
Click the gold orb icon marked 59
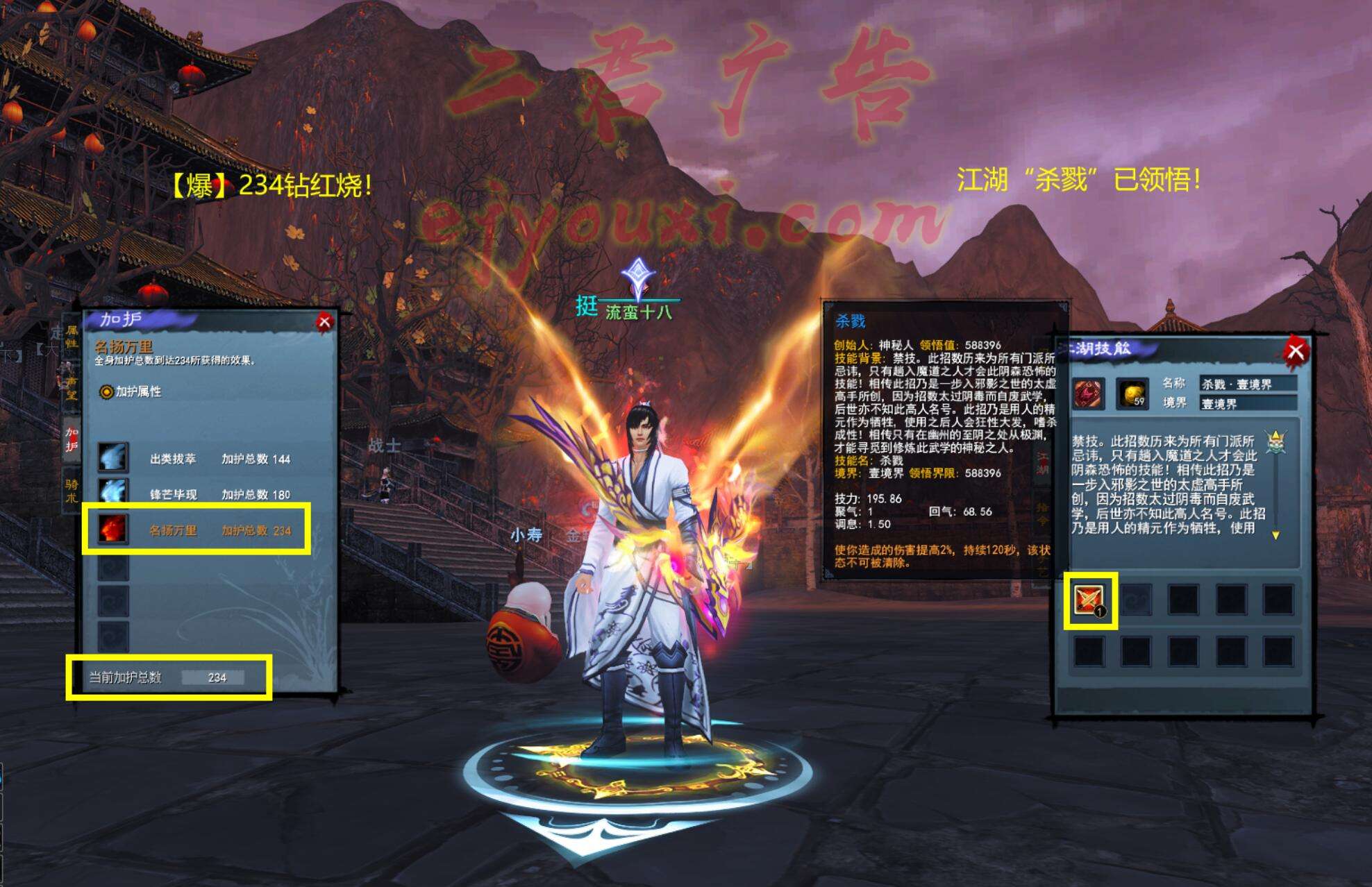1132,394
